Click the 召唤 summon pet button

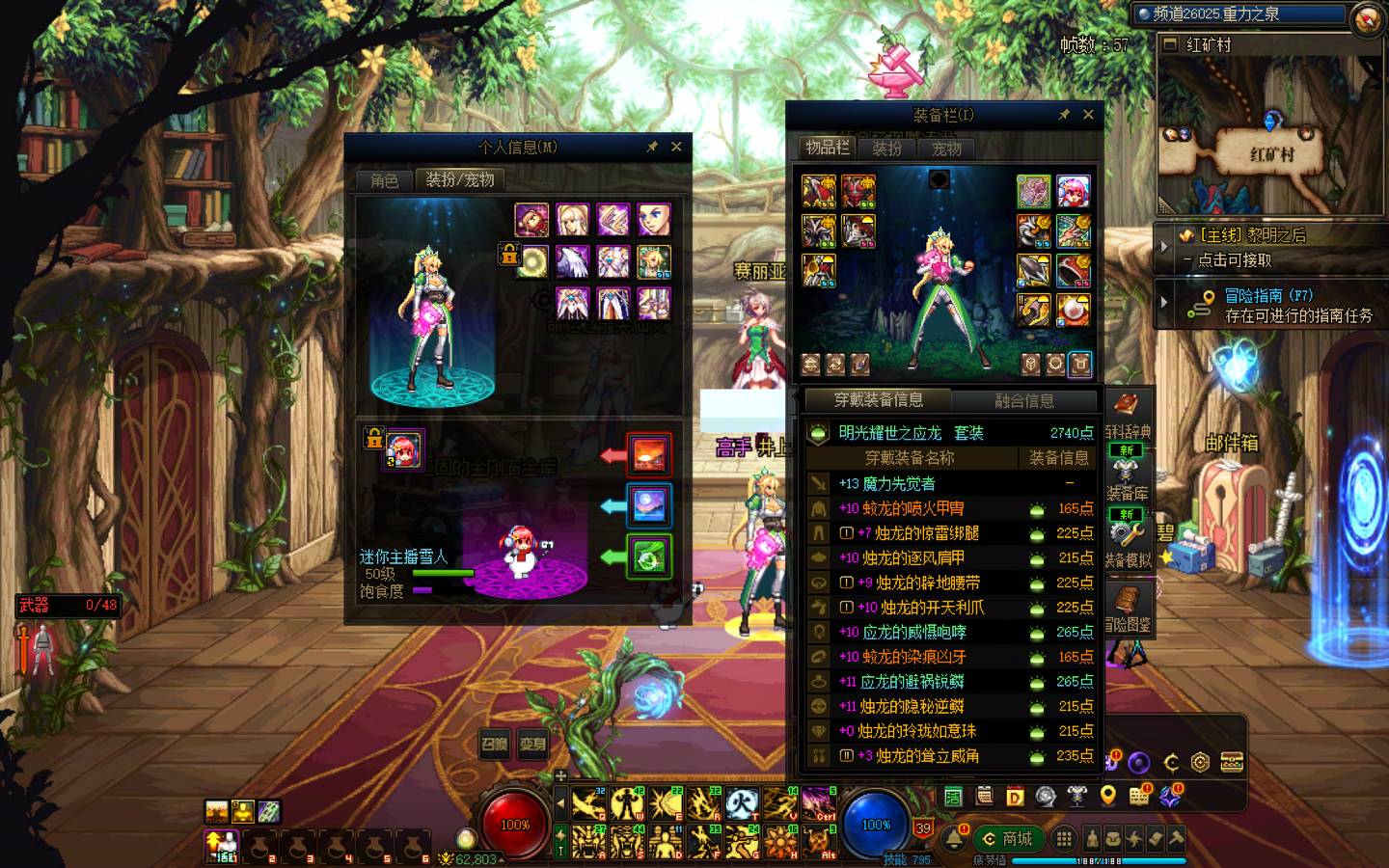[495, 744]
